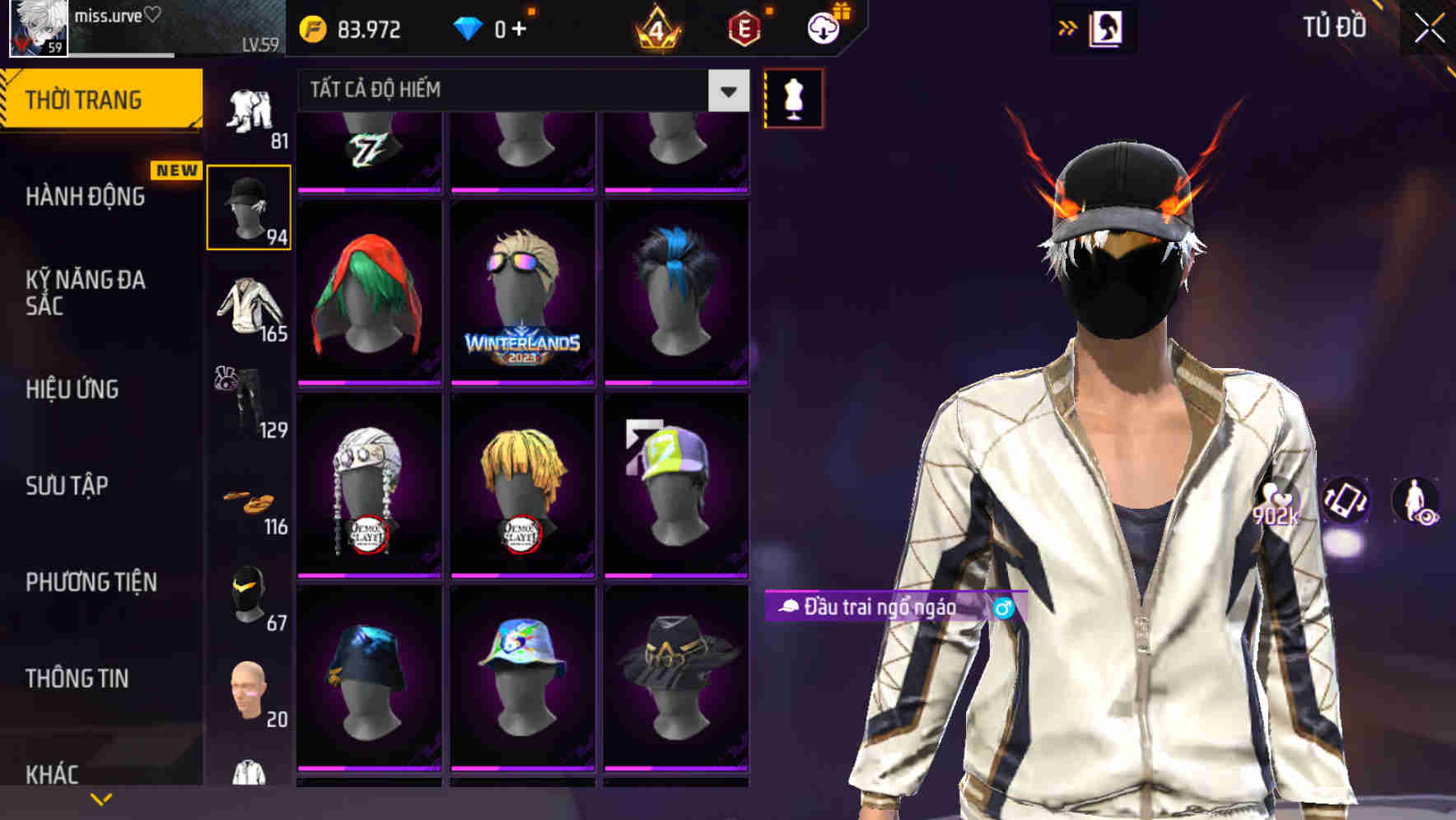Image resolution: width=1456 pixels, height=820 pixels.
Task: Open the wardrobe character icon near top right
Action: coord(1107,27)
